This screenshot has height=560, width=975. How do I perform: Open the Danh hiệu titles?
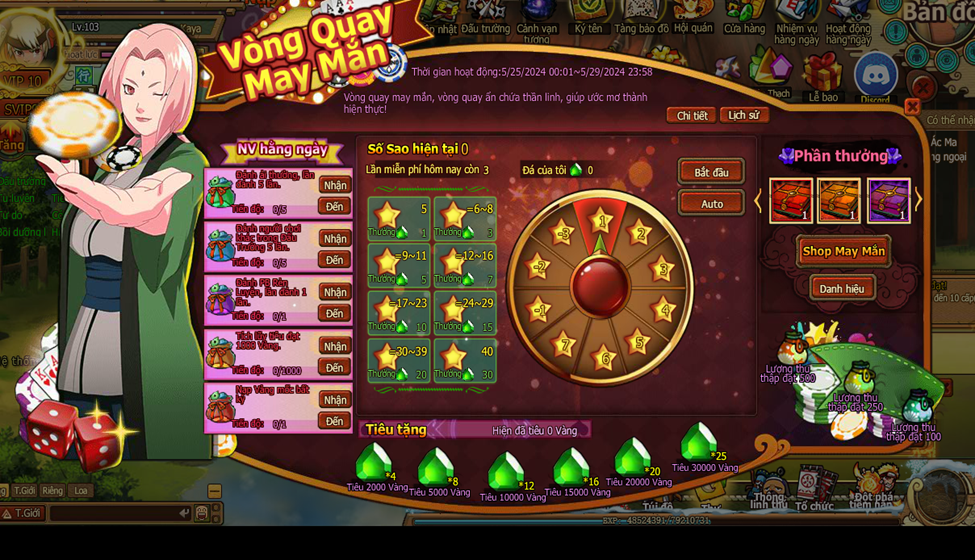point(841,289)
